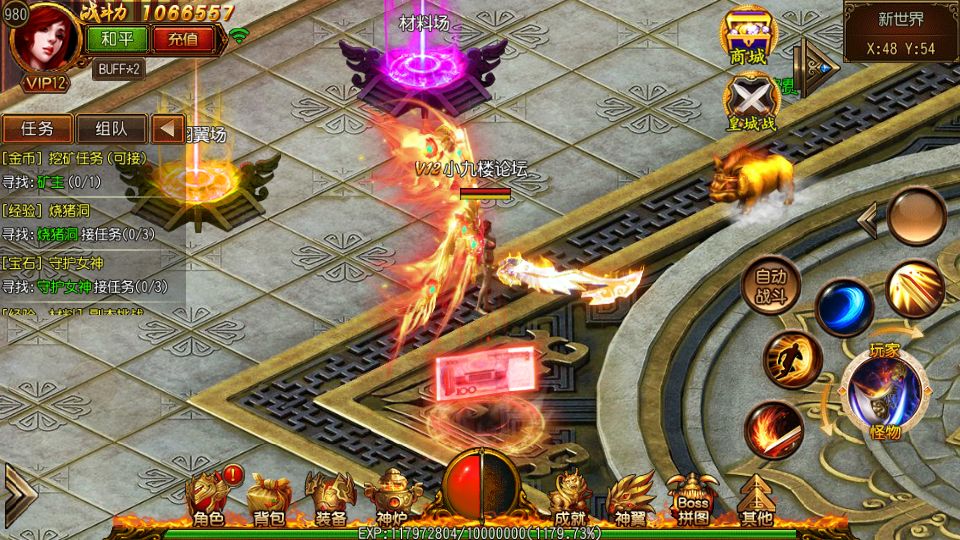Open the 神炉 furnace menu
Viewport: 960px width, 540px height.
(x=392, y=498)
